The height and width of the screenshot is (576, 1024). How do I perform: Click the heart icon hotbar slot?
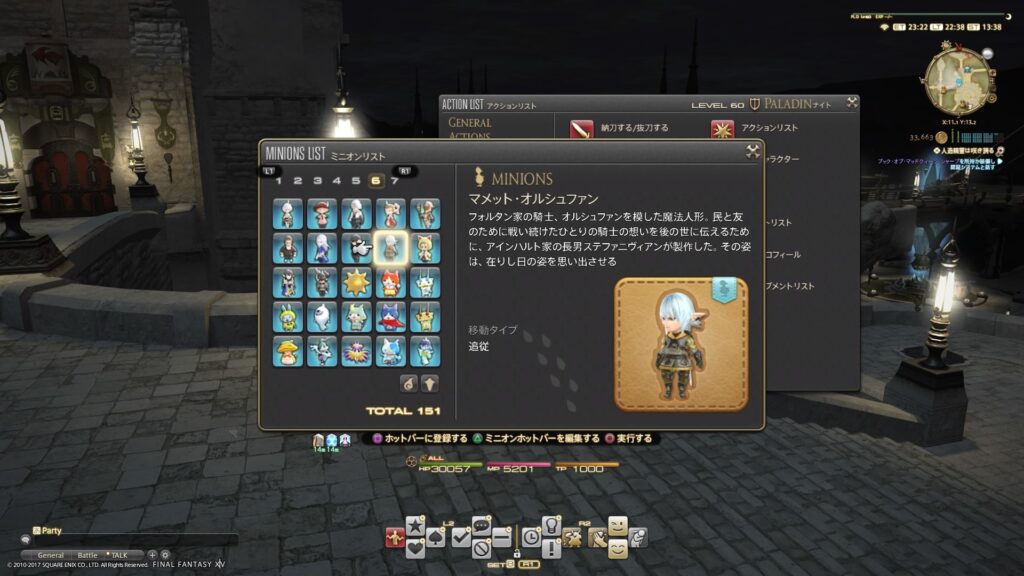[x=415, y=547]
